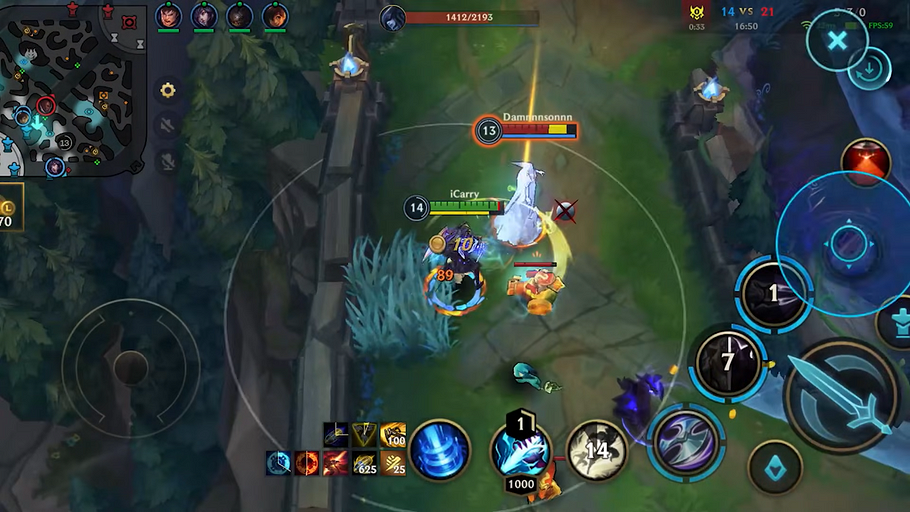910x512 pixels.
Task: Cancel the ability cast with the X button
Action: [837, 41]
